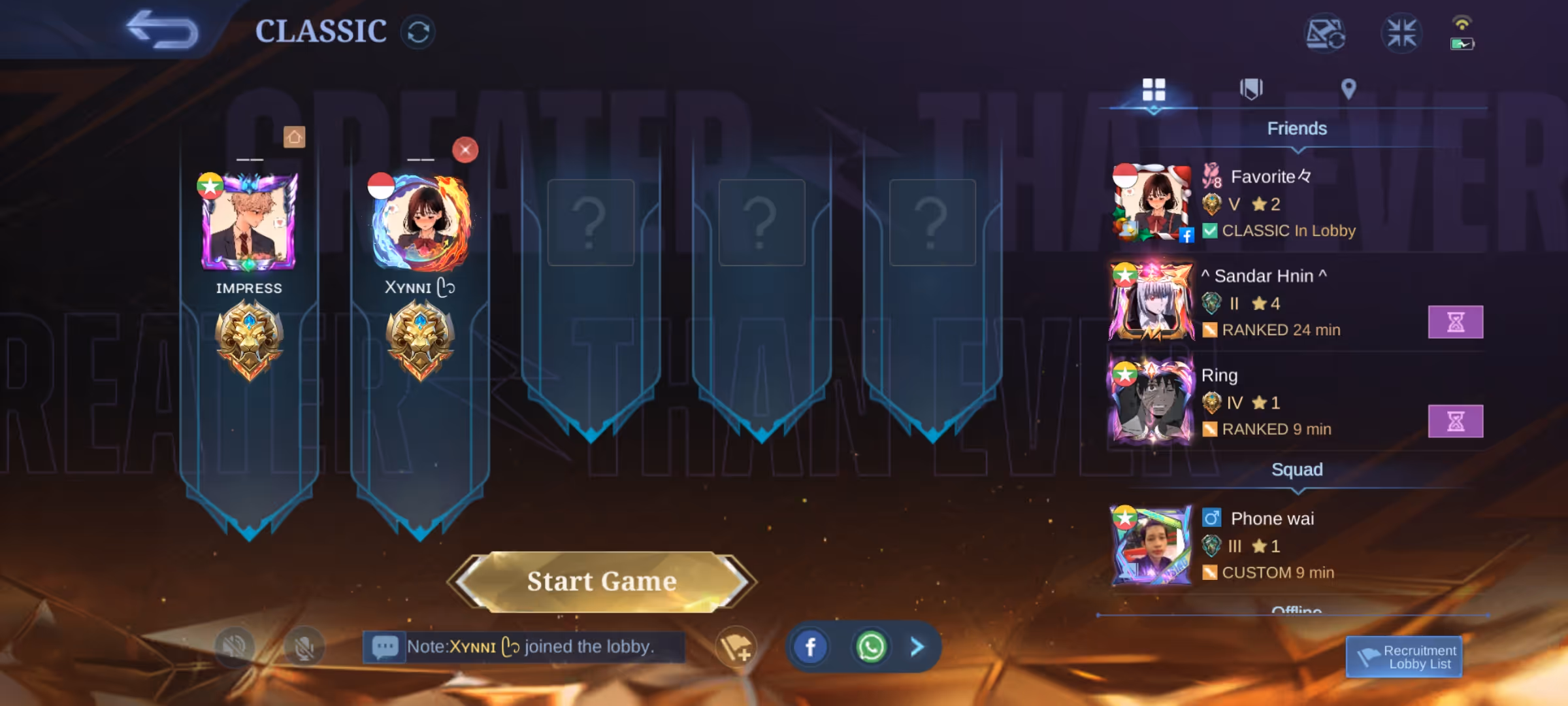
Task: Start Game with the gold button
Action: tap(602, 581)
